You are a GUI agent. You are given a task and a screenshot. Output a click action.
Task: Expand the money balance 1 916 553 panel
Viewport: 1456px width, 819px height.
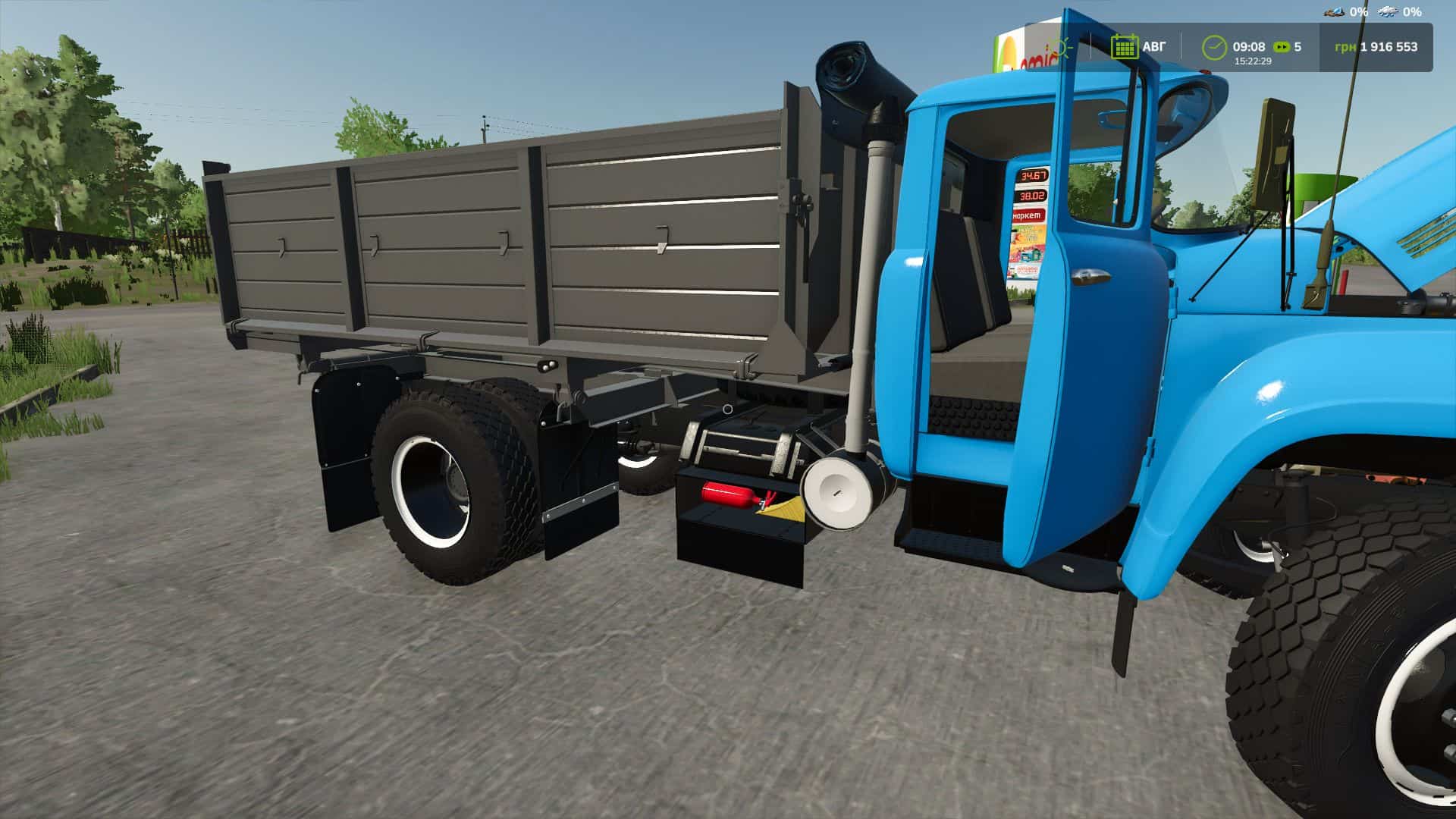[x=1390, y=47]
